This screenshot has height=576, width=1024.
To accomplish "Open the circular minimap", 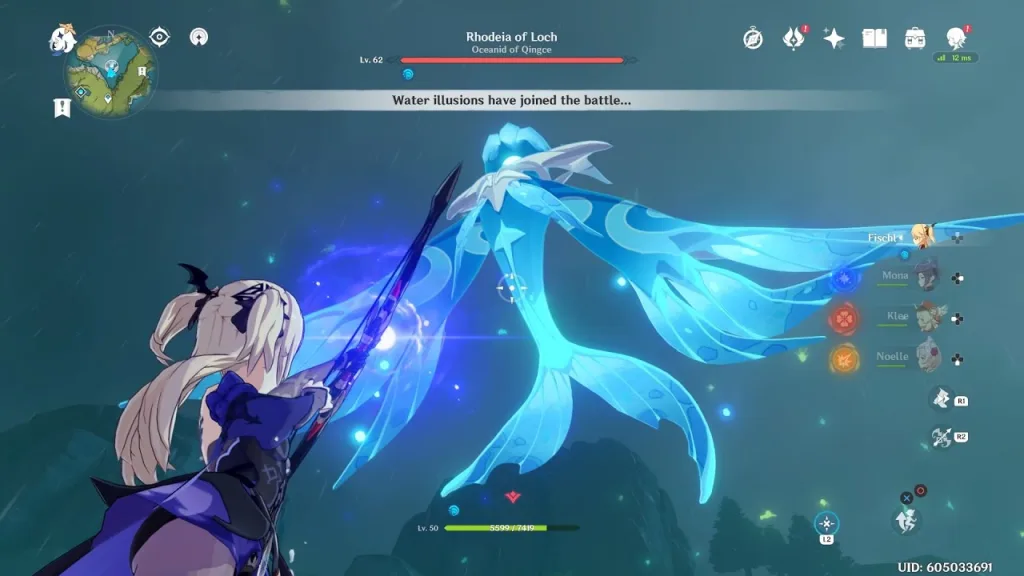I will (x=110, y=71).
